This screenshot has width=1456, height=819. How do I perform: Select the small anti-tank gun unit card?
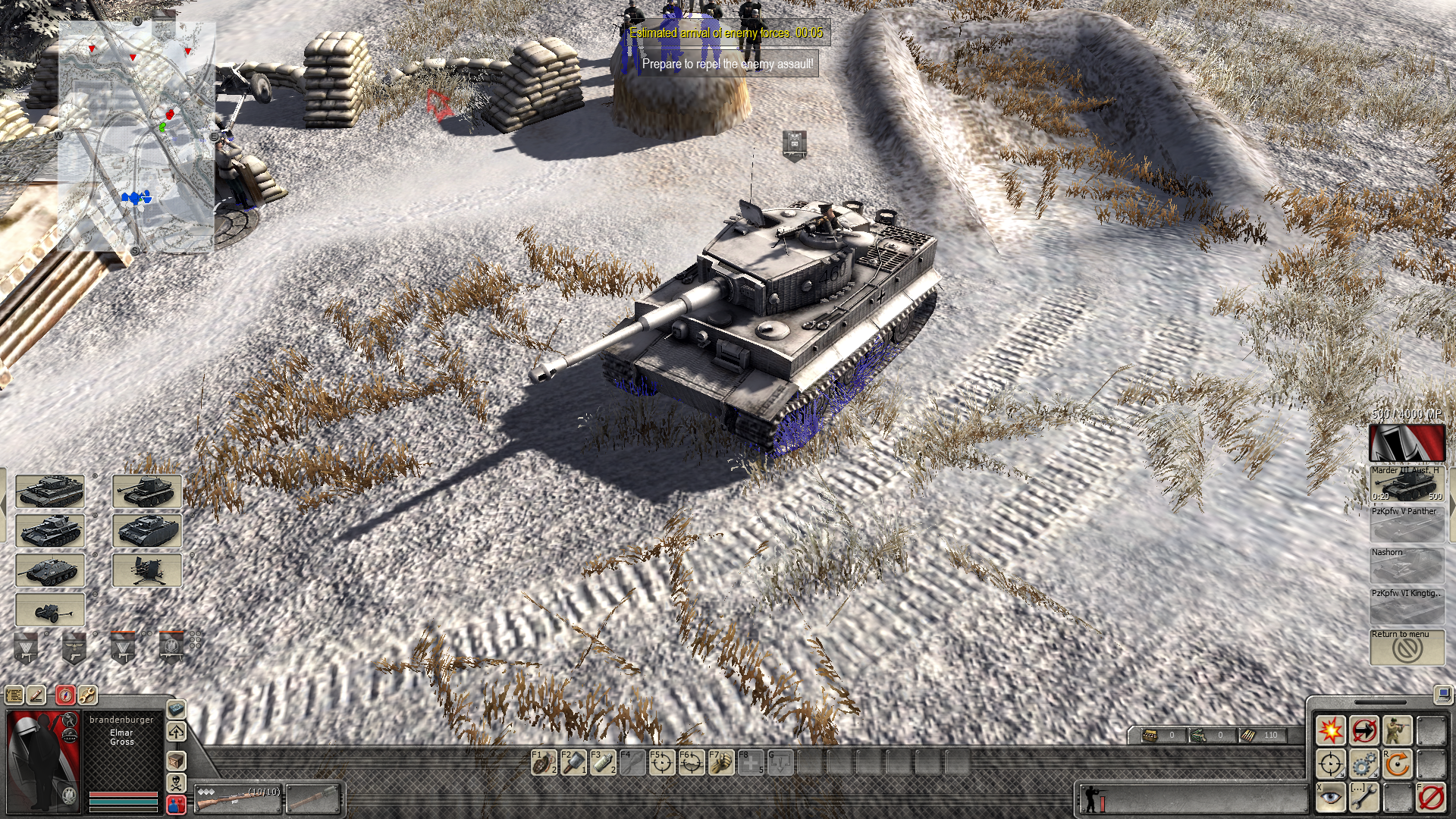(x=50, y=610)
